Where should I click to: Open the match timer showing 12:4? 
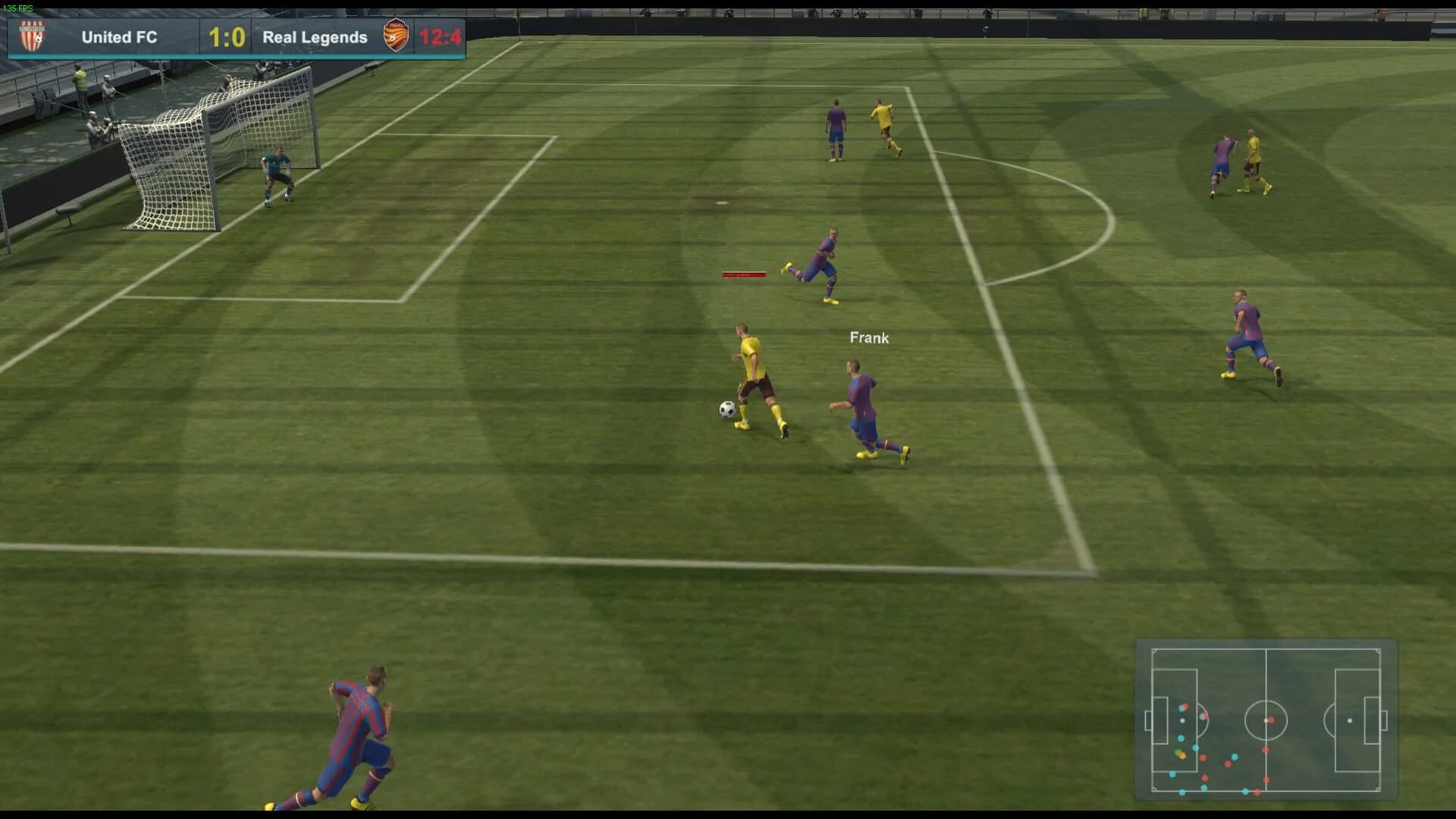click(441, 36)
